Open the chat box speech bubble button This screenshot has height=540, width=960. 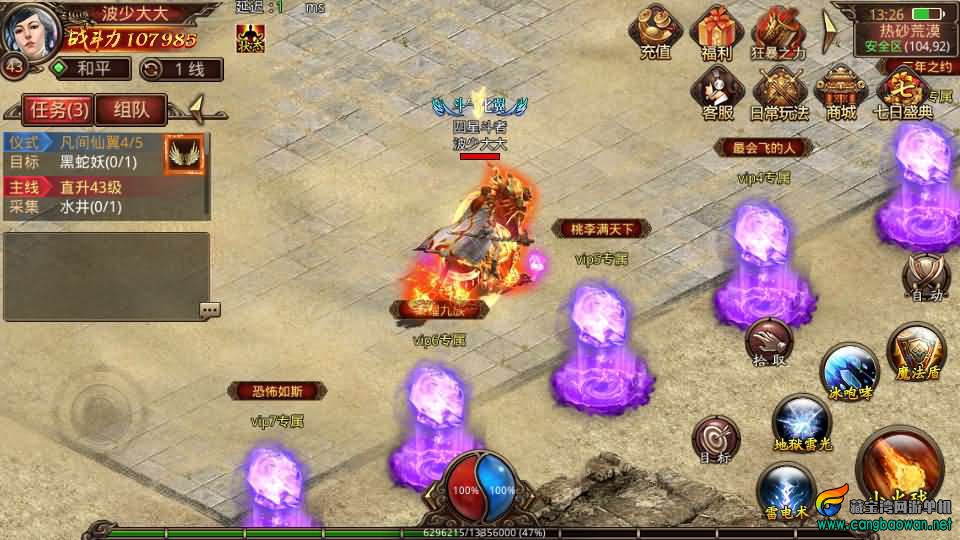pos(209,310)
